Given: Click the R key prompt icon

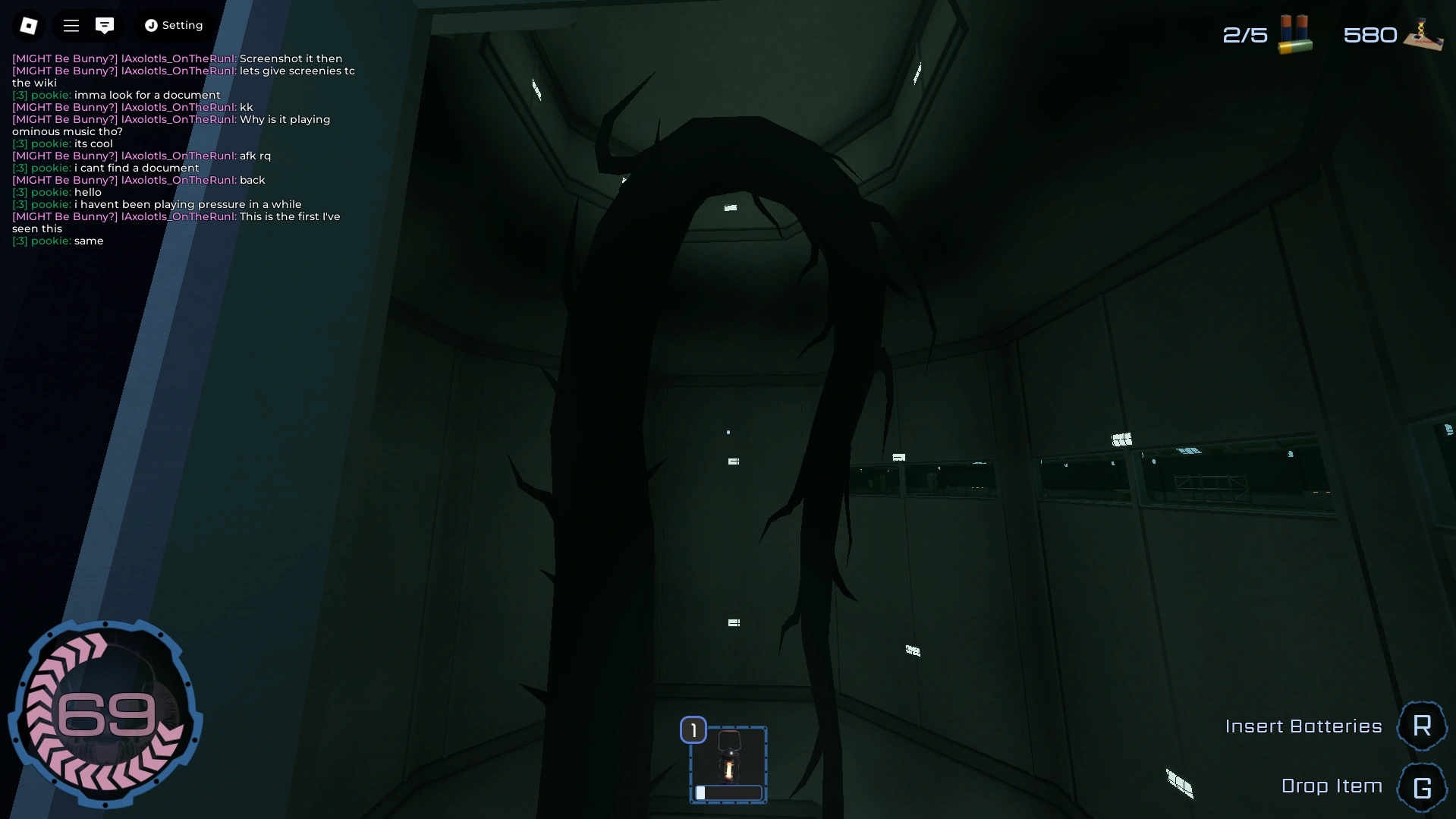Looking at the screenshot, I should 1422,726.
